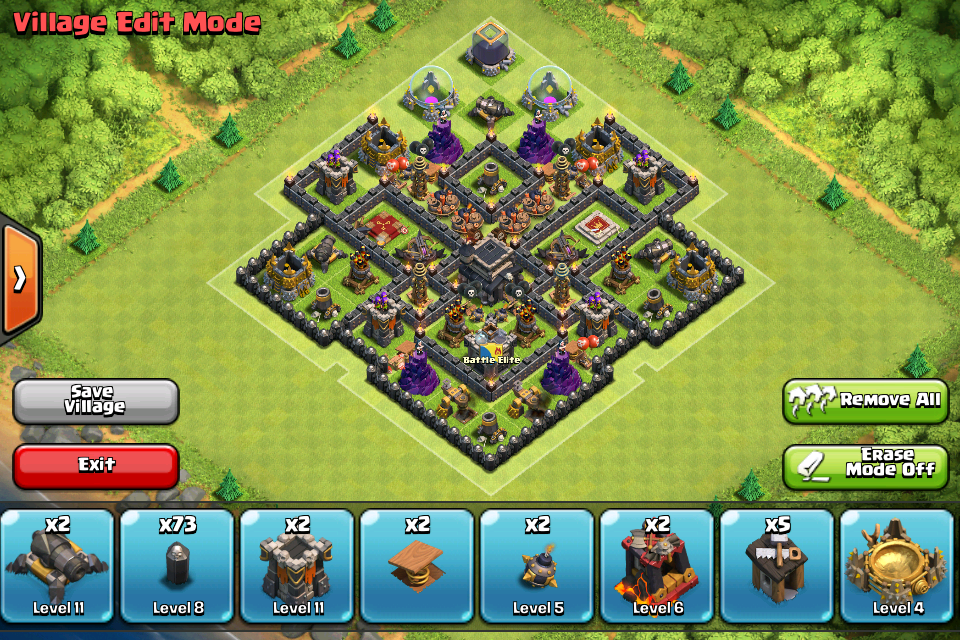This screenshot has height=640, width=960.
Task: Pick the Level 5 bomb slot
Action: pyautogui.click(x=537, y=566)
